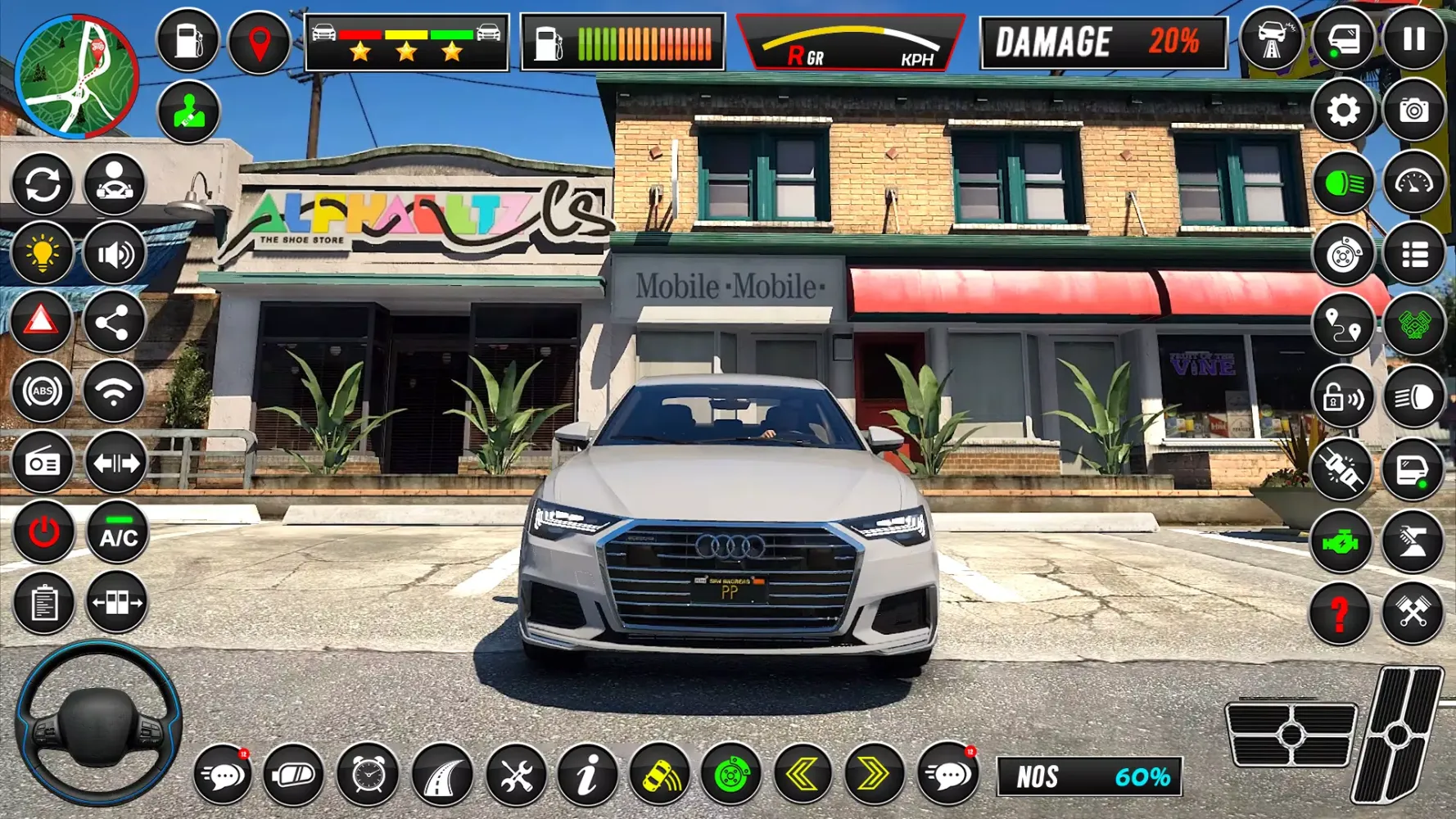
Task: Click the share icon button
Action: point(113,323)
